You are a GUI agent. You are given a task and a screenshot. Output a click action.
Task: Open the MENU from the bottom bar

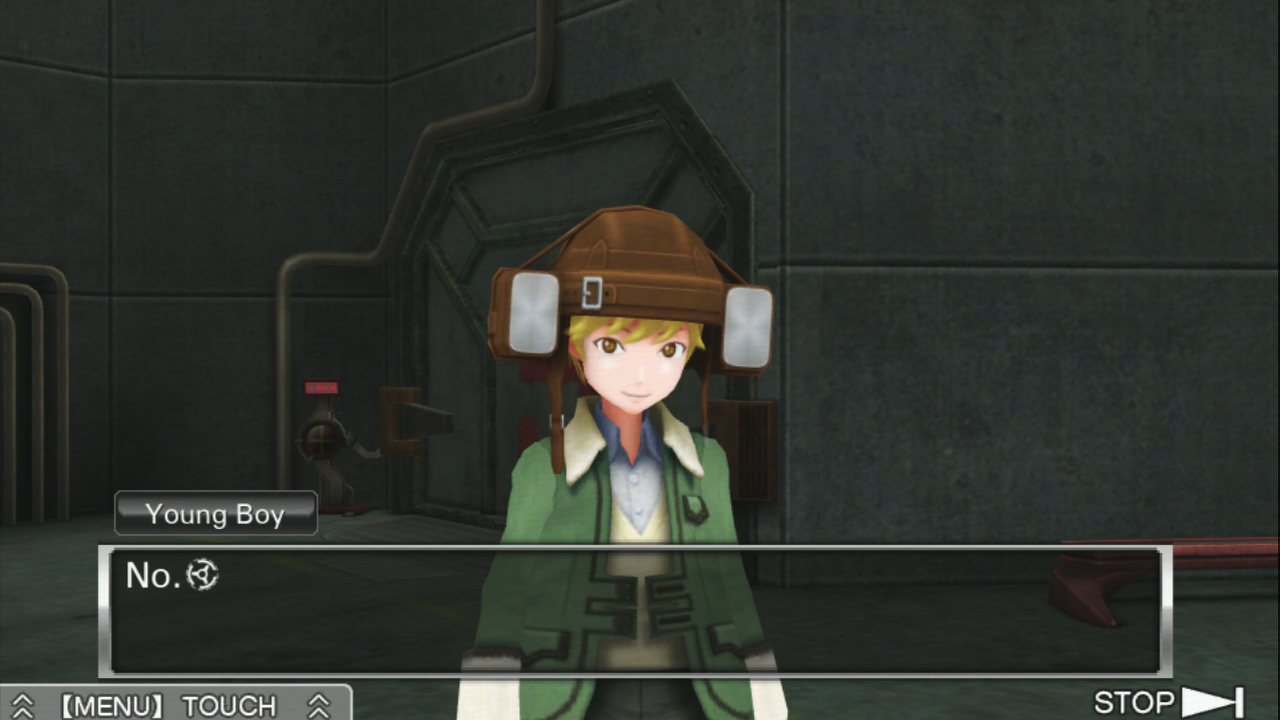coord(111,706)
